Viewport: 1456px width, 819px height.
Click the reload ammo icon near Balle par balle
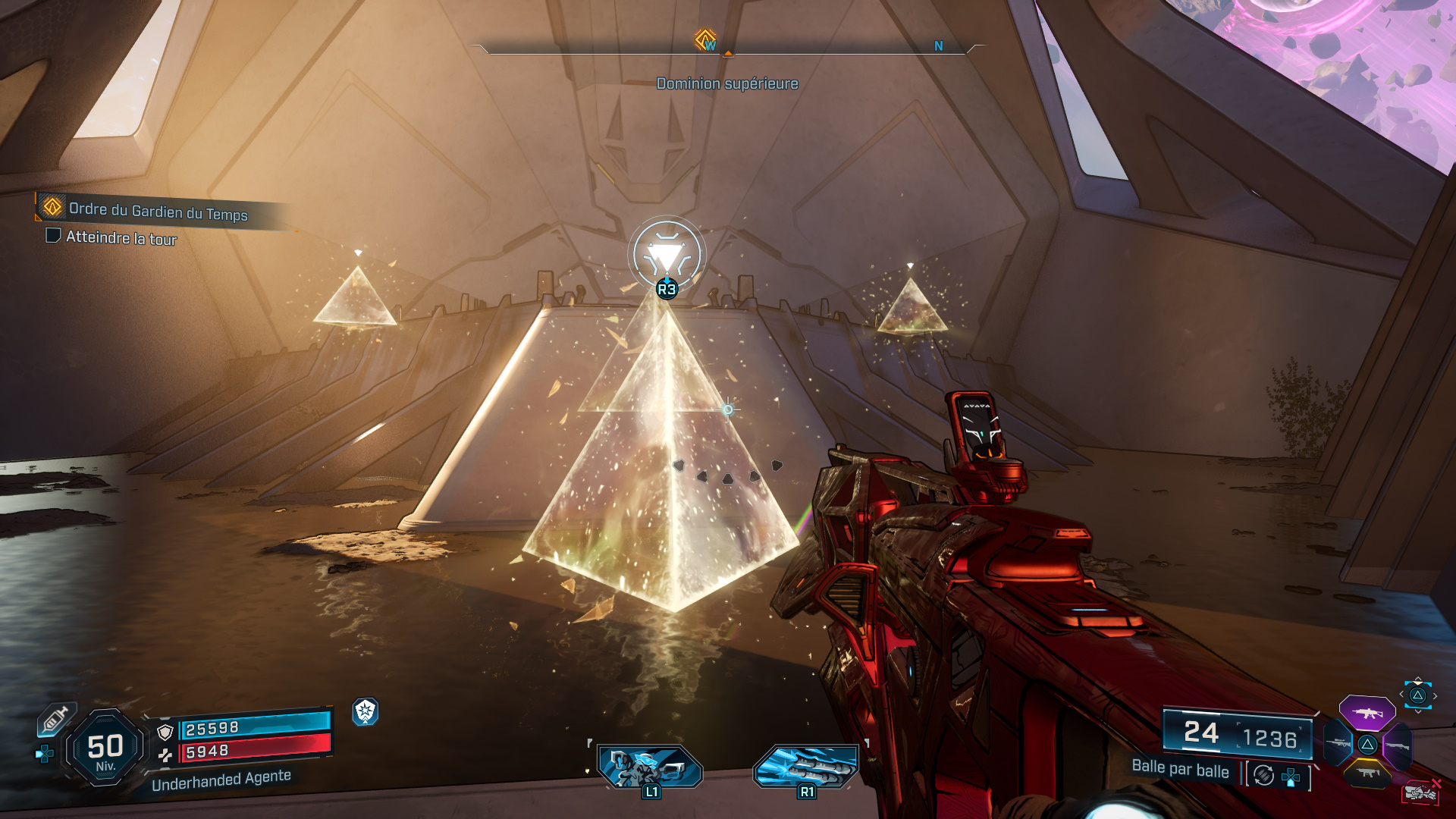tap(1262, 775)
